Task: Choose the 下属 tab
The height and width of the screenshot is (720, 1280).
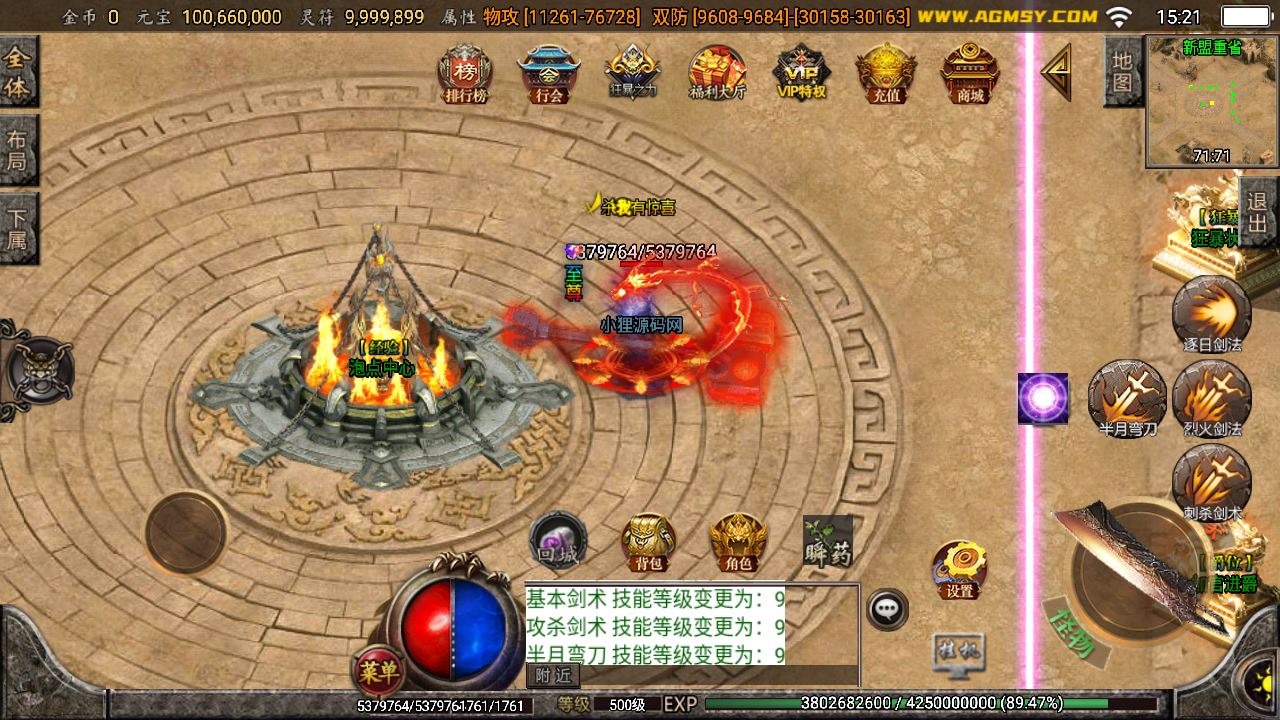Action: pyautogui.click(x=17, y=228)
